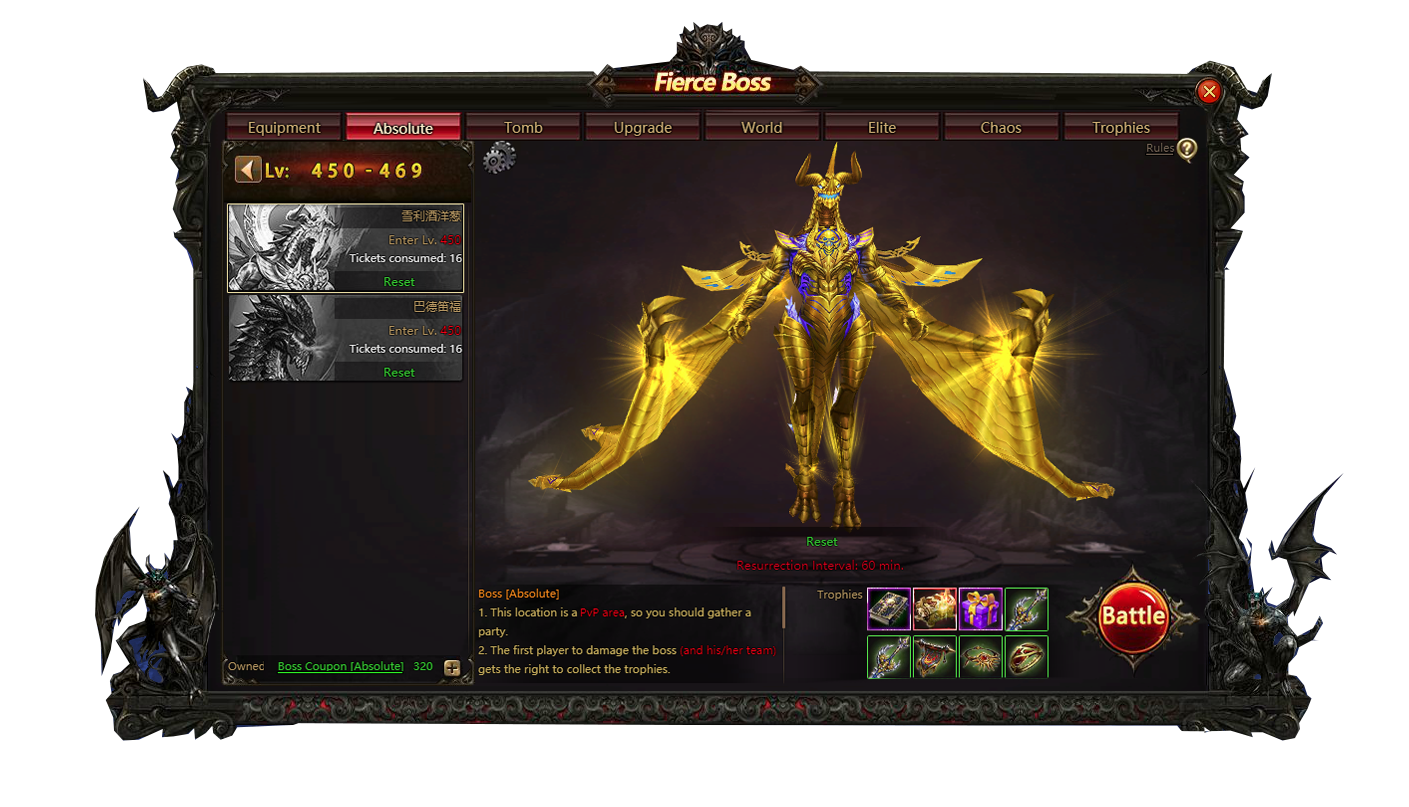Open the Chaos tab
Viewport: 1409px width, 807px height.
[1001, 127]
